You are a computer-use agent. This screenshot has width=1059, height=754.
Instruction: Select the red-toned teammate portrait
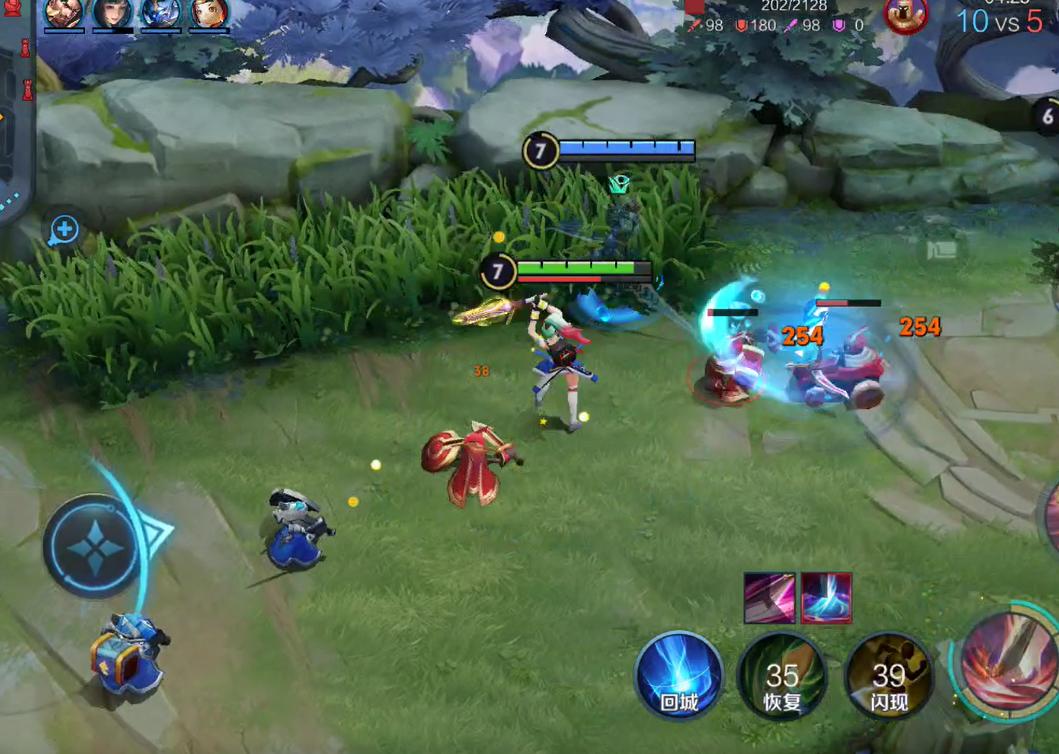tap(64, 14)
